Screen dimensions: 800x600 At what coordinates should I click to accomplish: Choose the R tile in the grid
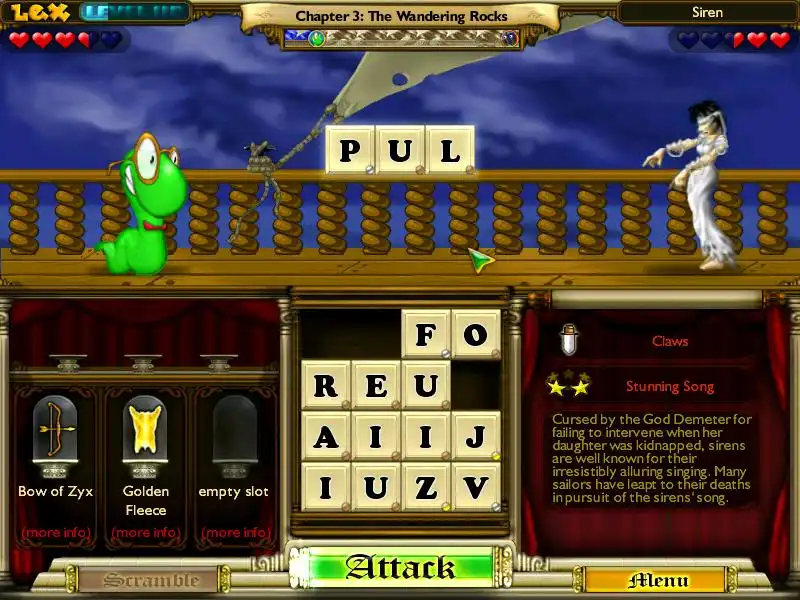(x=326, y=385)
